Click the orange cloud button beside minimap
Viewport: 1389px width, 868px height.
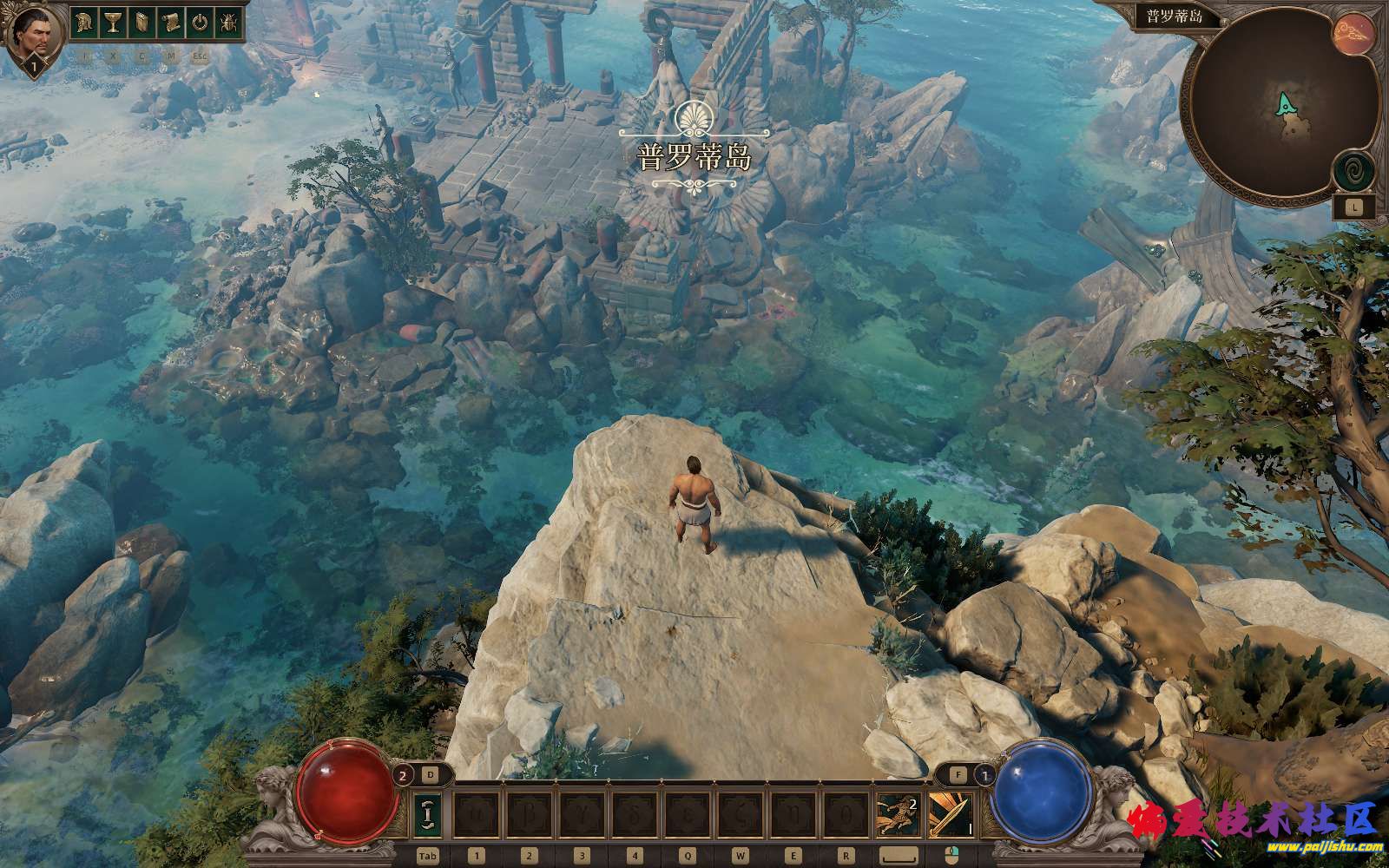pyautogui.click(x=1353, y=33)
